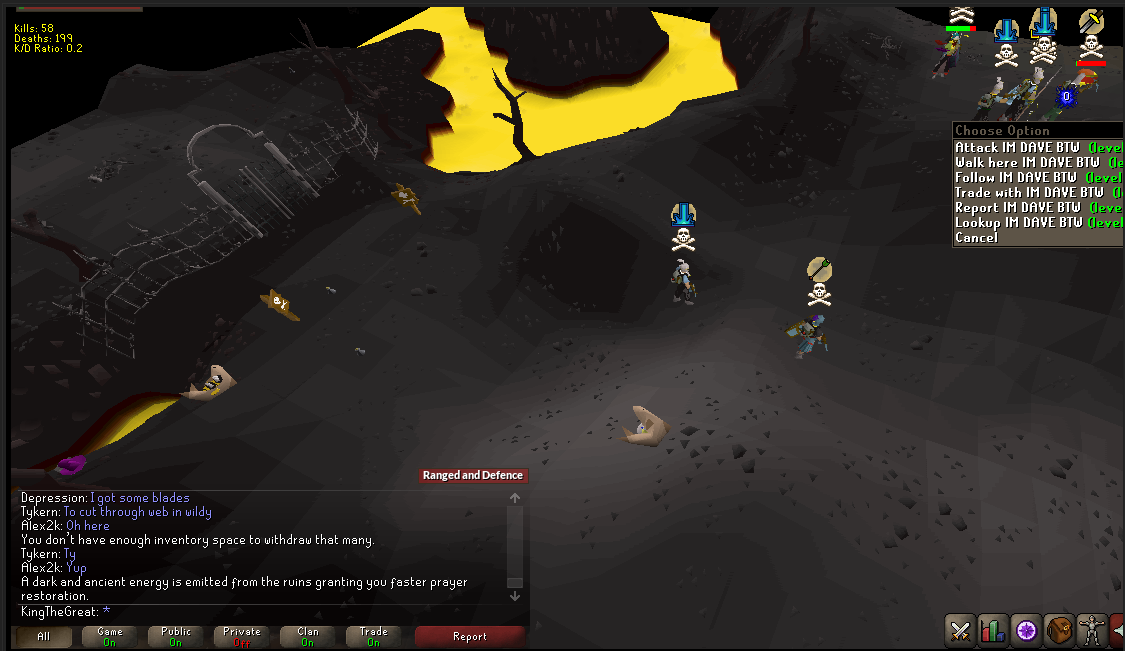
Task: Open the crossed swords combat tab
Action: pos(961,630)
